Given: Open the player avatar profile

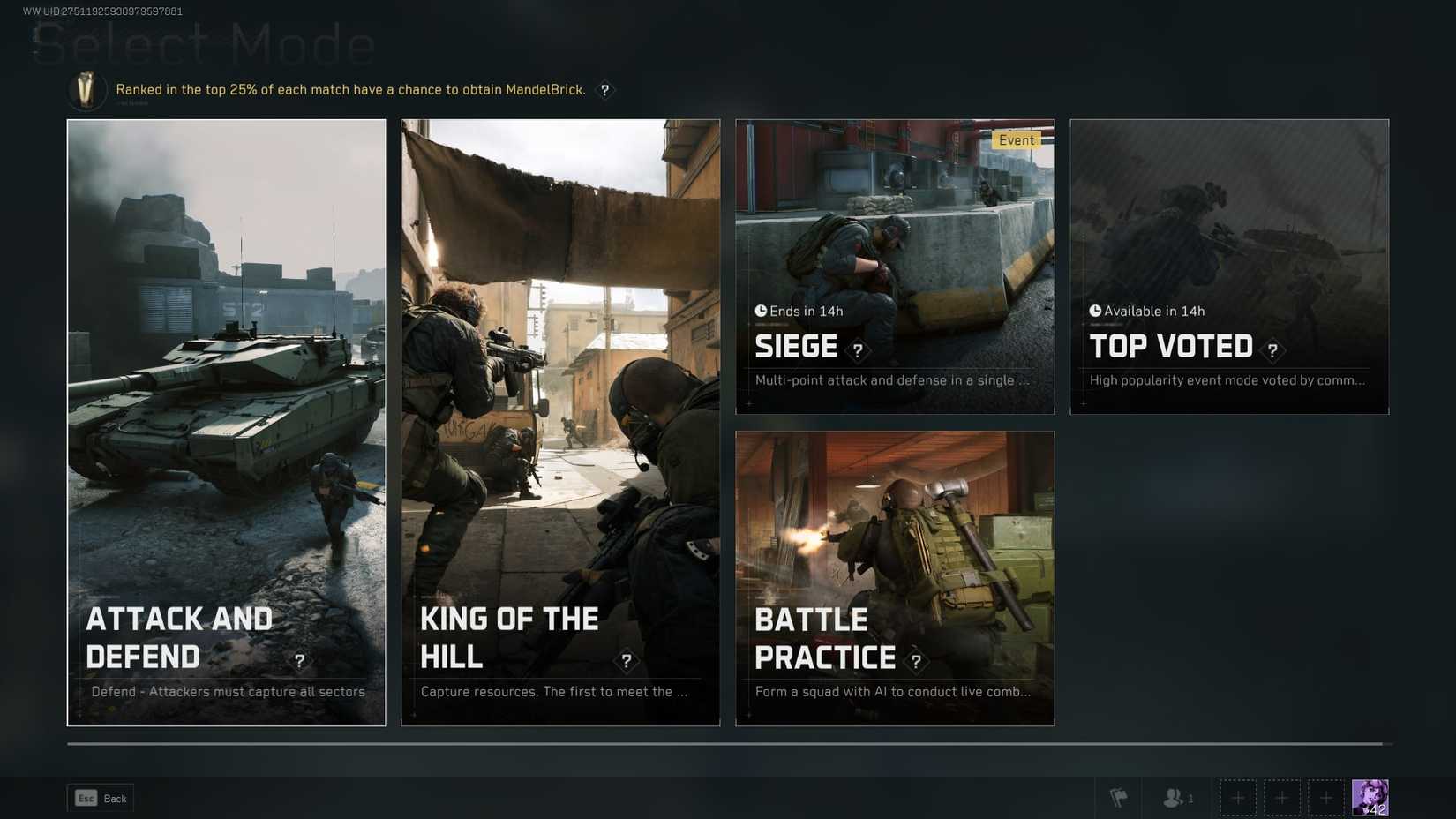Looking at the screenshot, I should click(1370, 798).
